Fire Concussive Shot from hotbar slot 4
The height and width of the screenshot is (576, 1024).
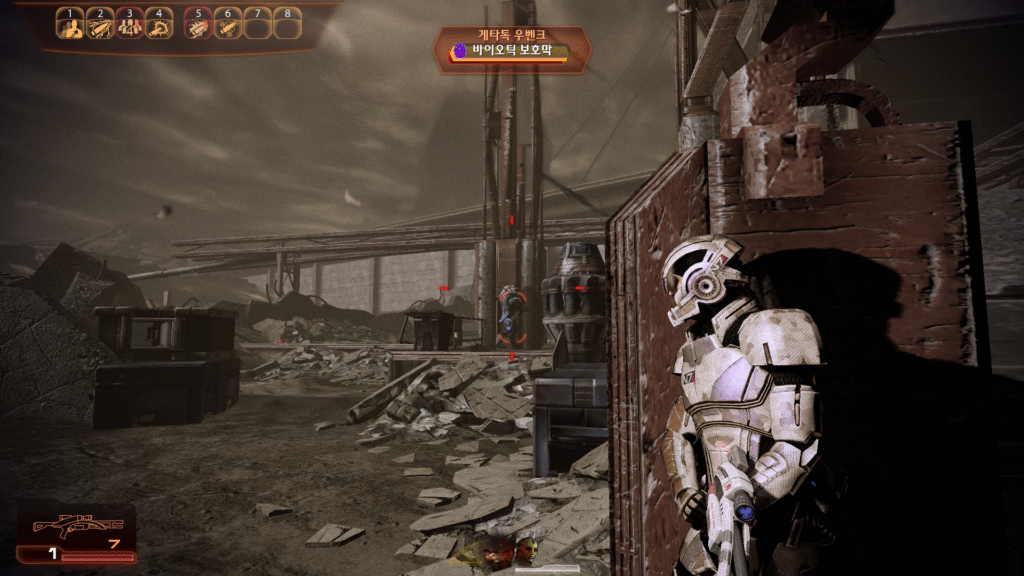pos(159,26)
